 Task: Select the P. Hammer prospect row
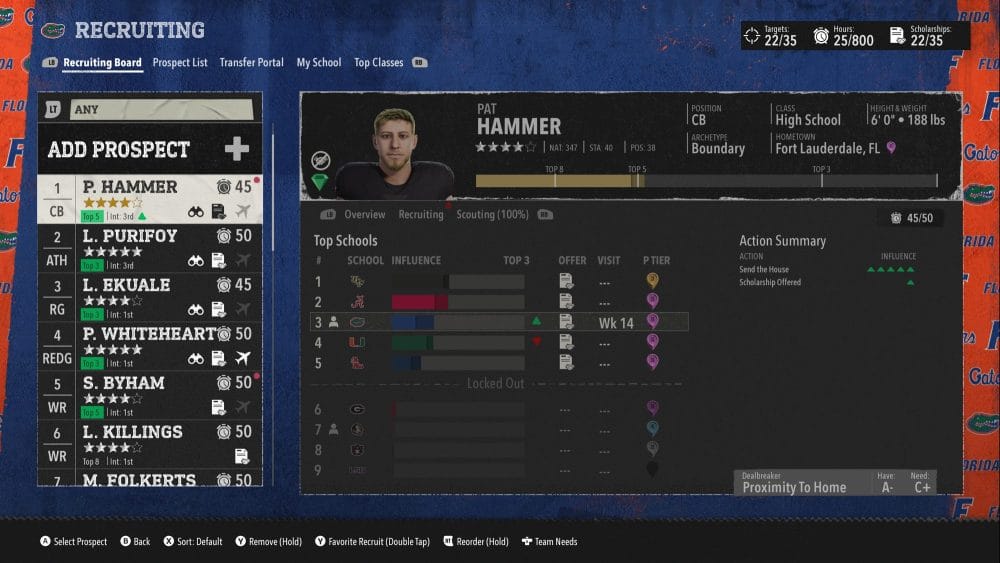(x=150, y=199)
